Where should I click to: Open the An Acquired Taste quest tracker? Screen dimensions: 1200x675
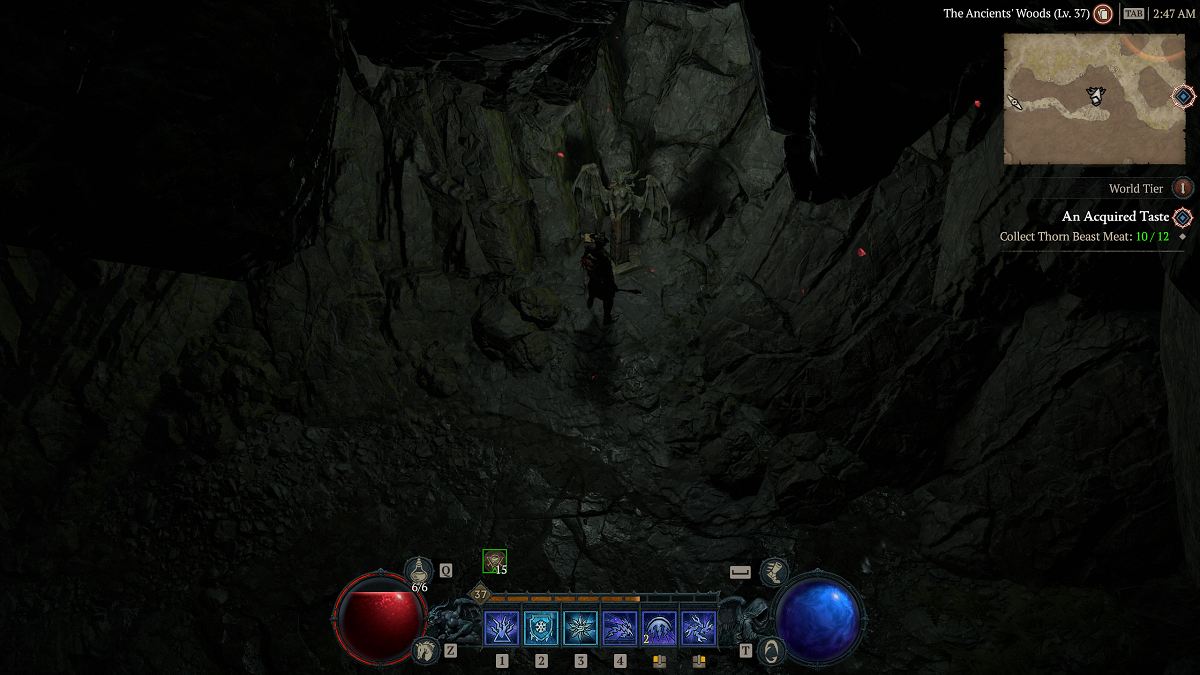(1115, 217)
